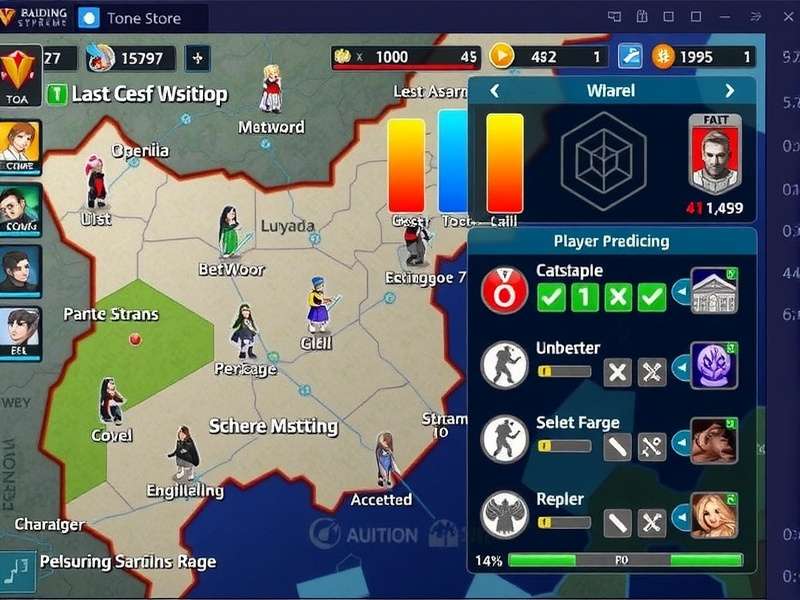The image size is (800, 600).
Task: Click the green icon beside Last Cesf Wsitiop
Action: (57, 94)
